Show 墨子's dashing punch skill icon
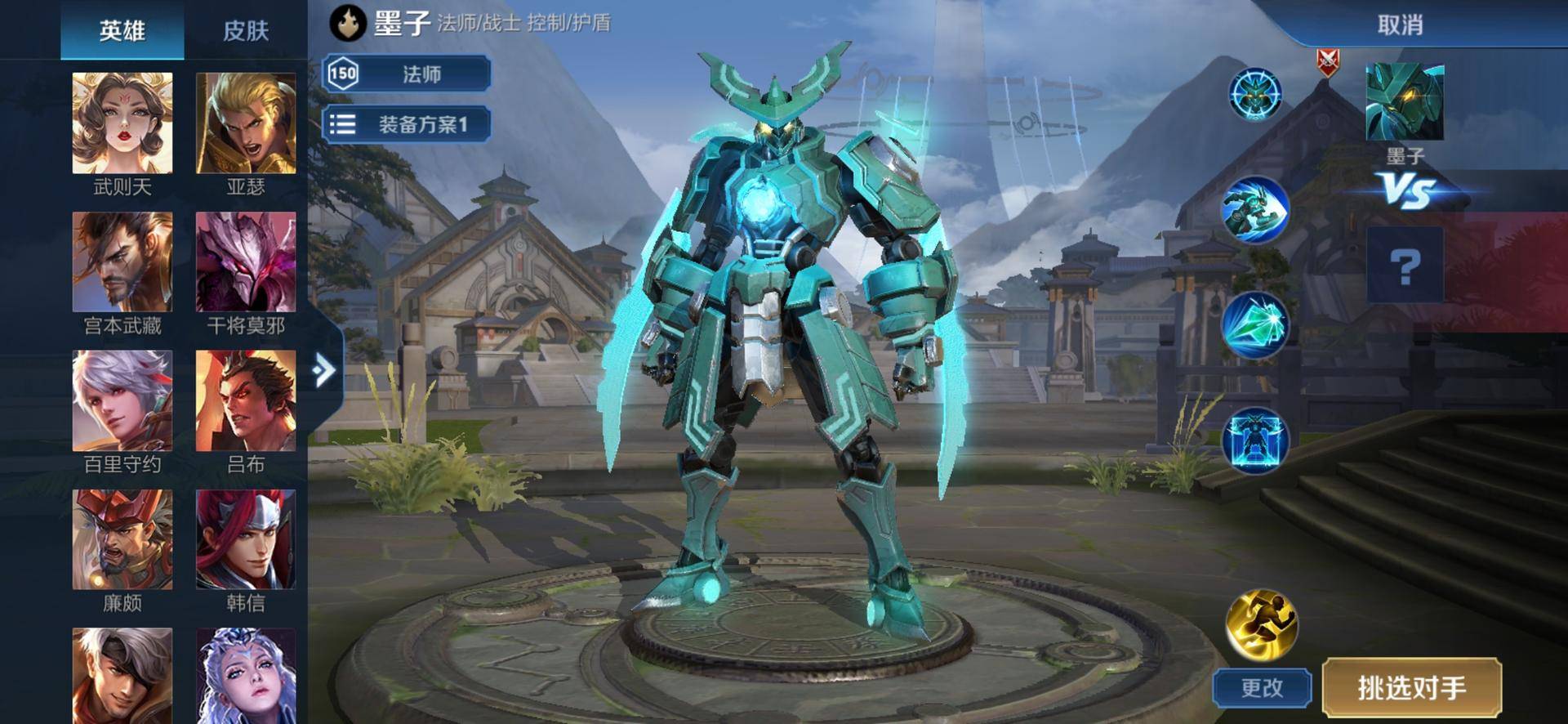This screenshot has height=724, width=1568. coord(1255,210)
